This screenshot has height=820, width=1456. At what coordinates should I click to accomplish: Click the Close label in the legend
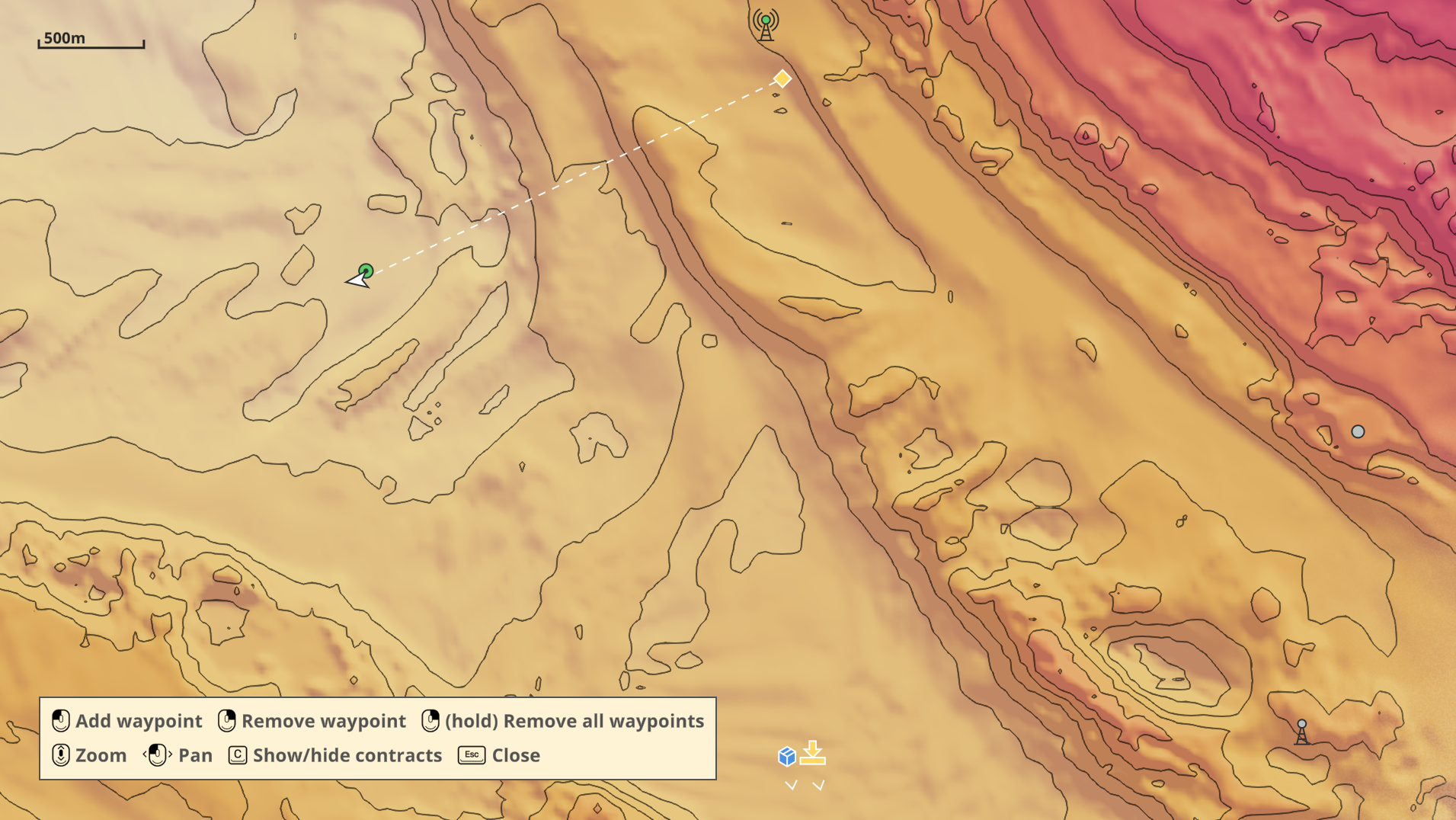pyautogui.click(x=515, y=755)
